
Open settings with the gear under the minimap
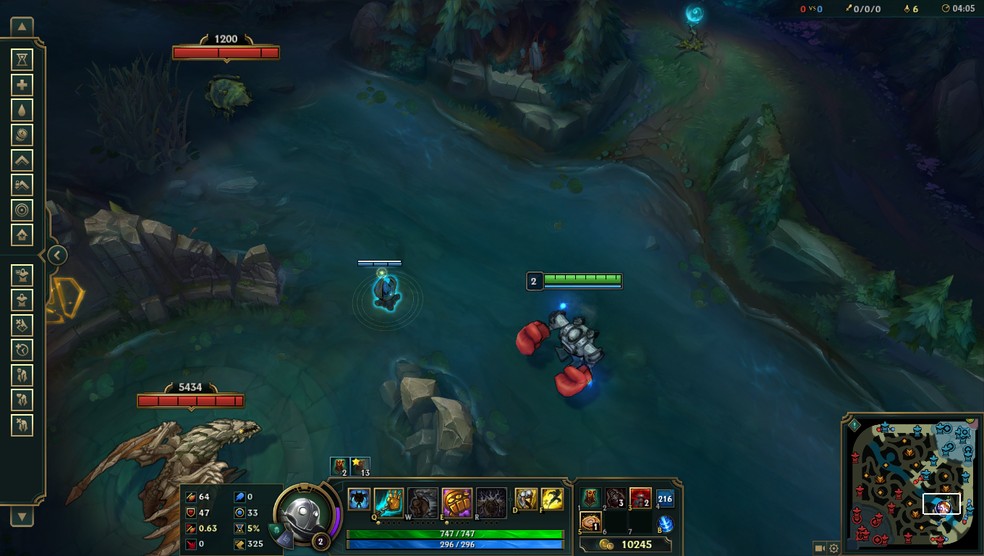[834, 548]
